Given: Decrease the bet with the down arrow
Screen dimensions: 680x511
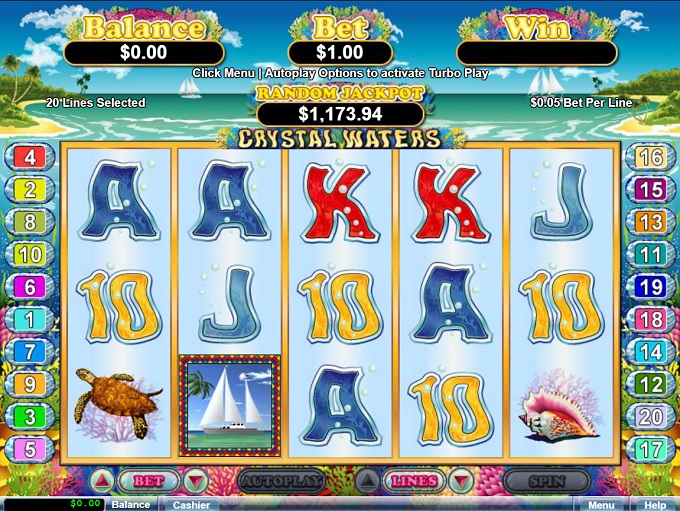Looking at the screenshot, I should [x=196, y=481].
